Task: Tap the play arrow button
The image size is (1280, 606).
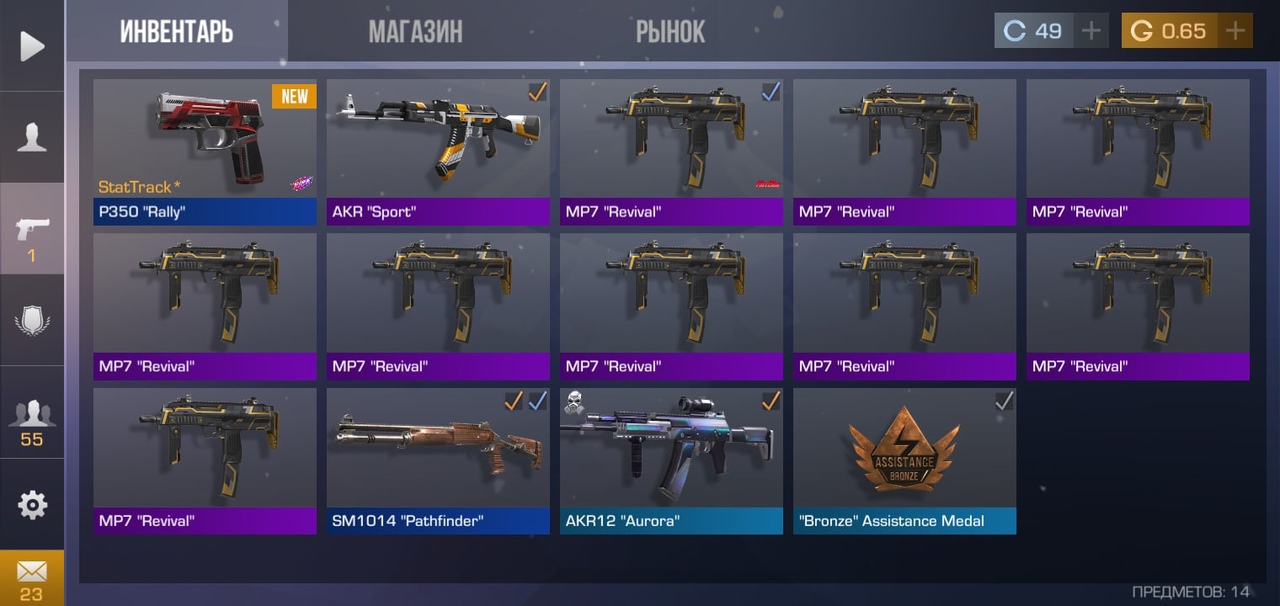Action: pos(32,46)
